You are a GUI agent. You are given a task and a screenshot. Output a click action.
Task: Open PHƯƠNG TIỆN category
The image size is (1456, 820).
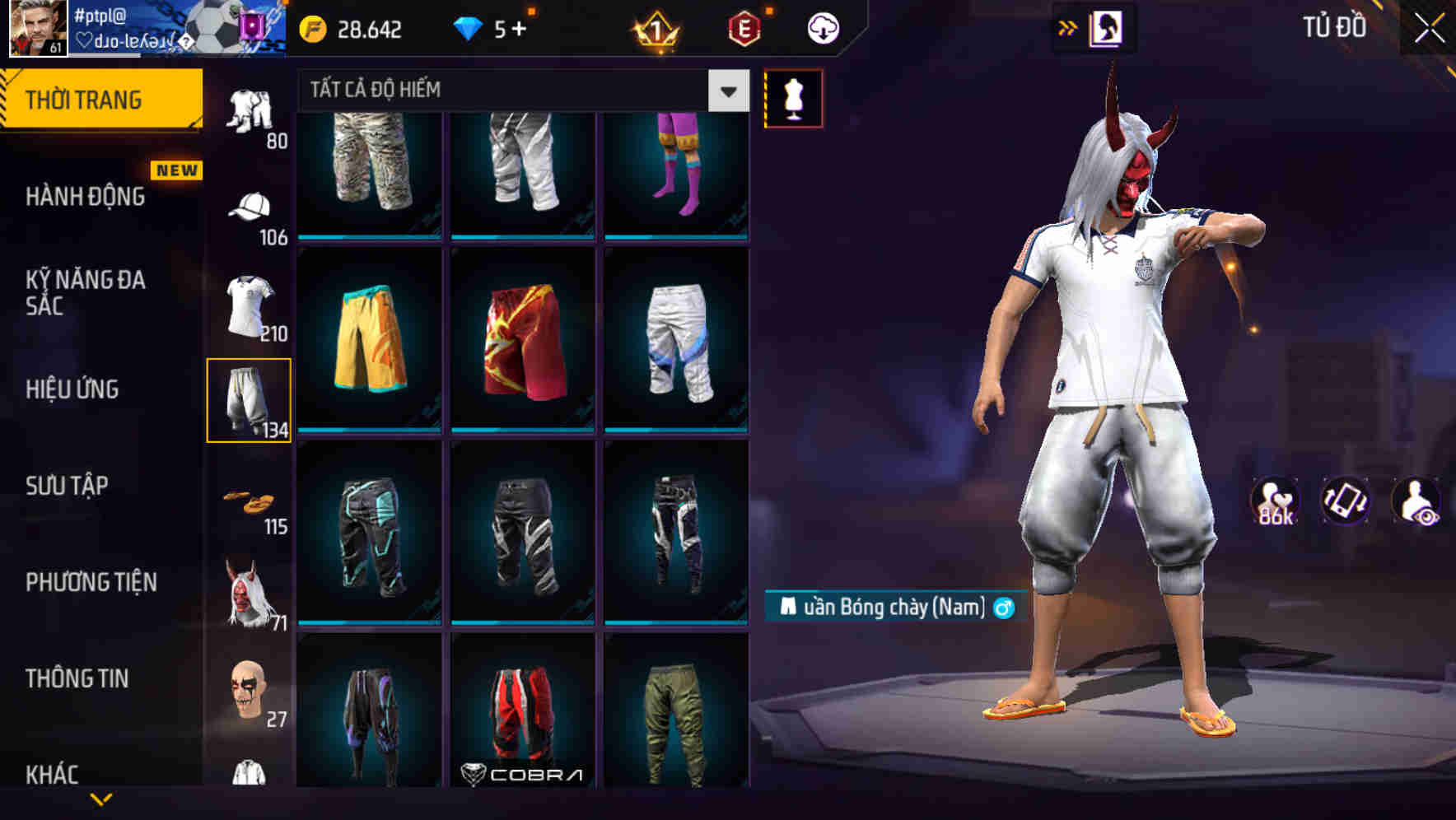click(x=89, y=580)
